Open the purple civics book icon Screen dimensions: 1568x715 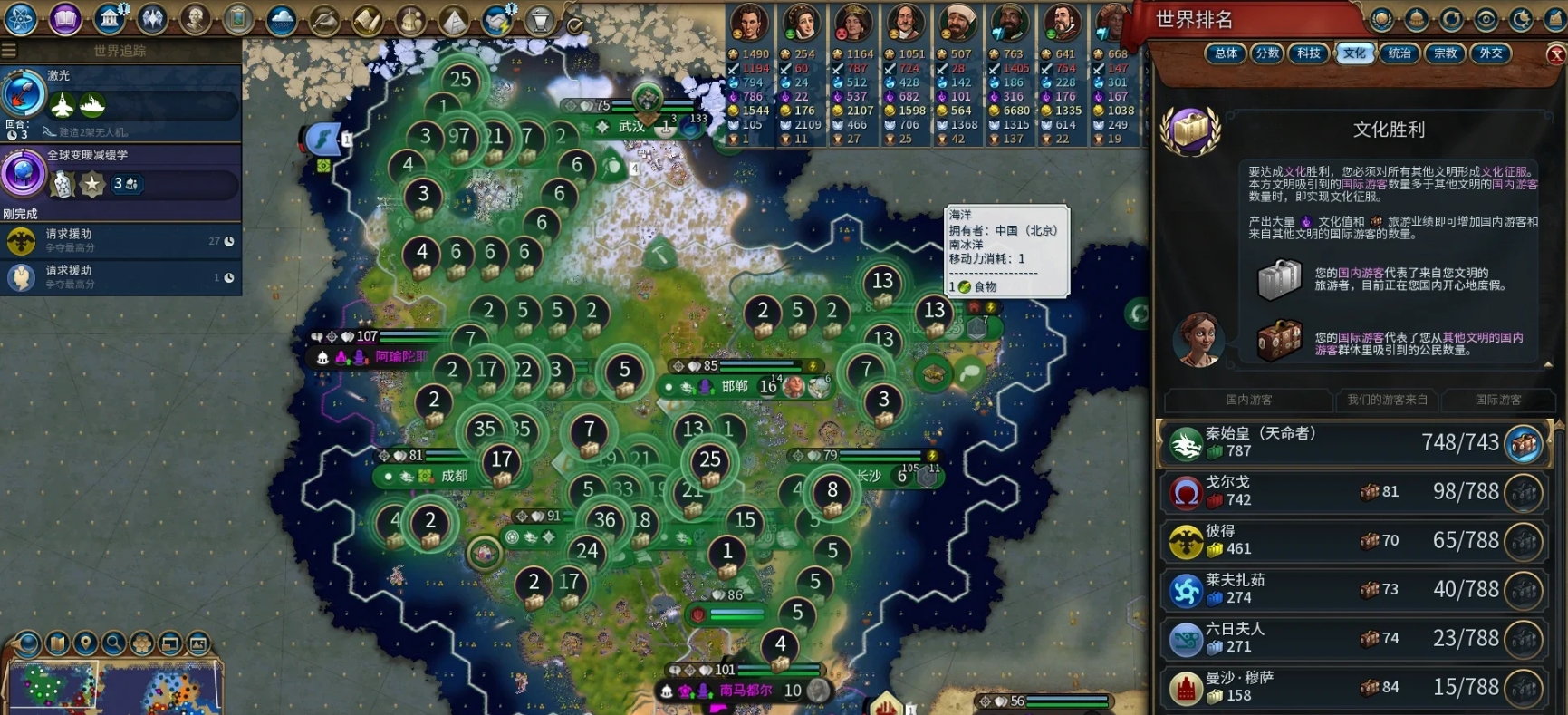(x=65, y=18)
